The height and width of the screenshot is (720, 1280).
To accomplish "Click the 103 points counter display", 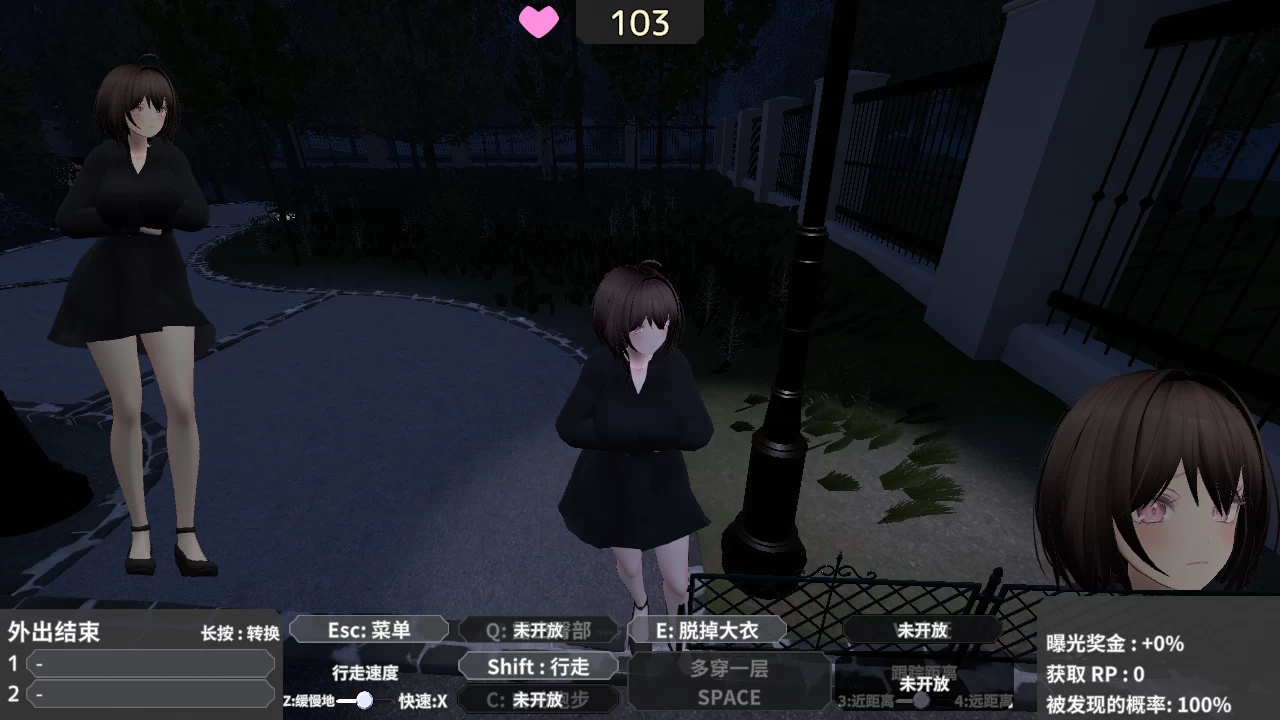I will pyautogui.click(x=640, y=22).
